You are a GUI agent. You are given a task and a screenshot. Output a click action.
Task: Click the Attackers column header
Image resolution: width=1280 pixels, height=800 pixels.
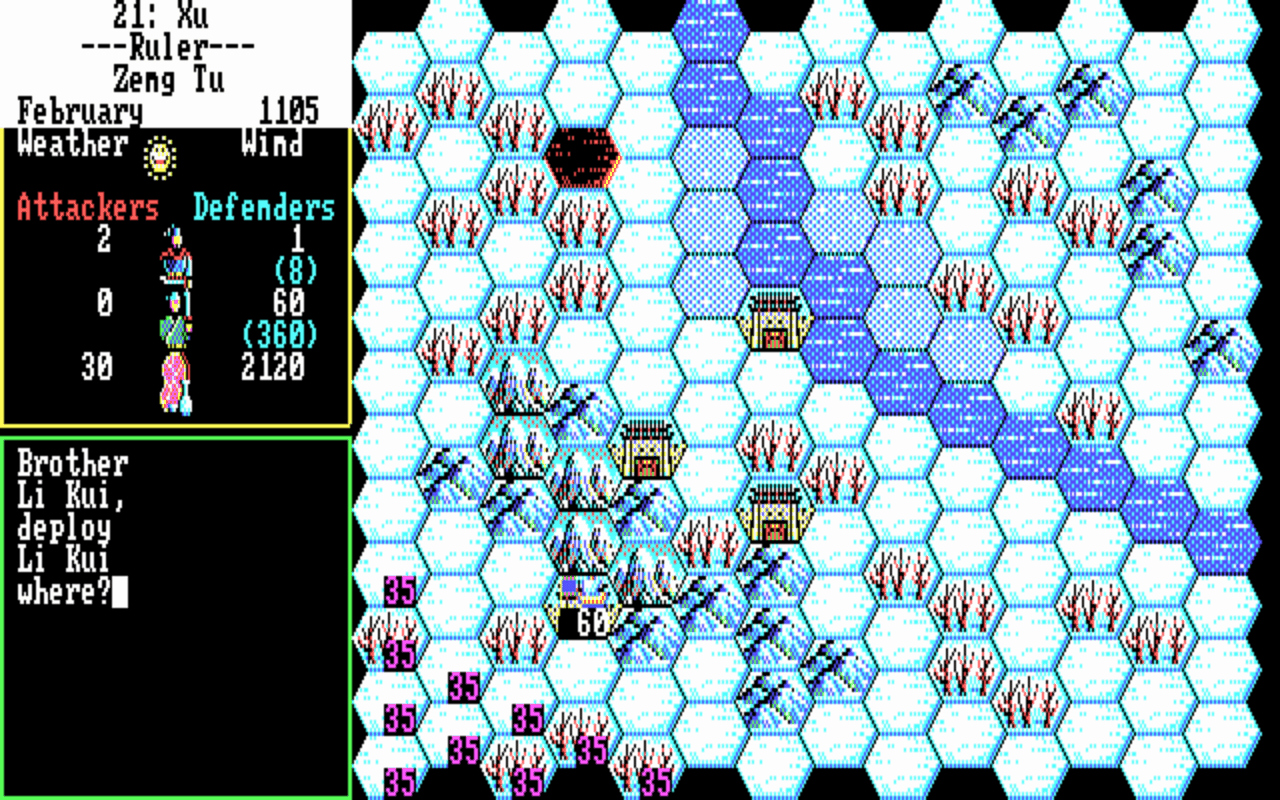88,207
